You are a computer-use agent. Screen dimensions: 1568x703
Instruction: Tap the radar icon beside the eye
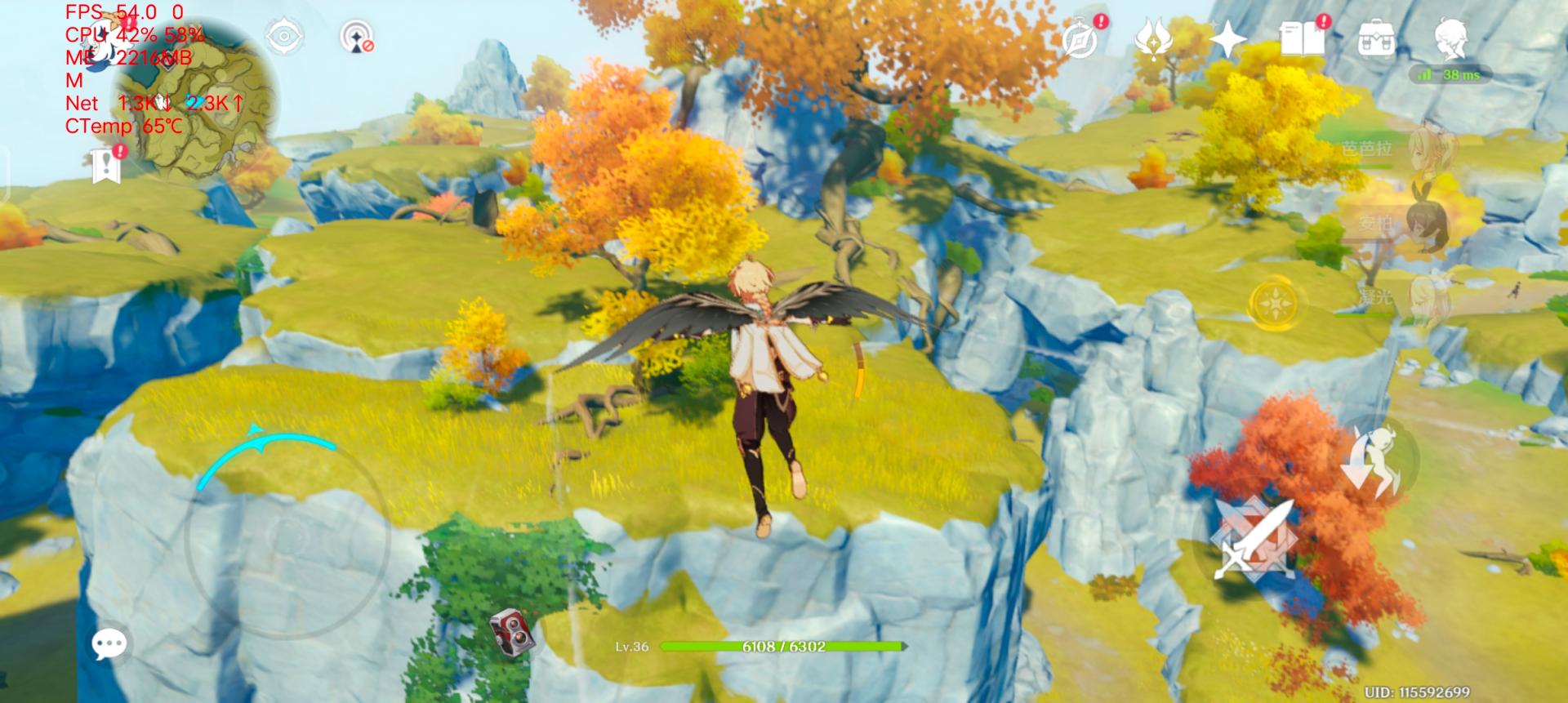click(x=357, y=38)
